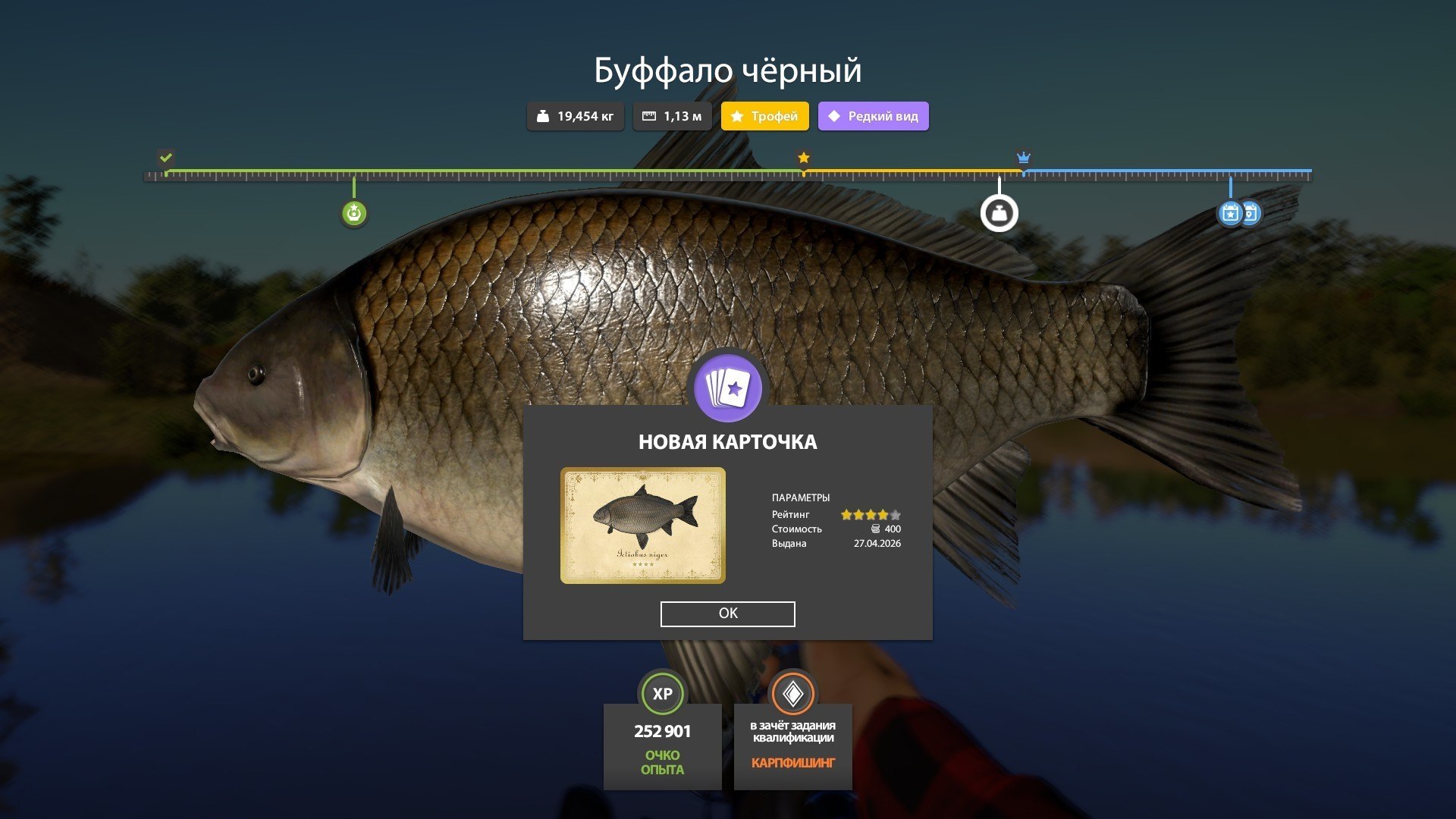Select the green XP circle icon

click(x=662, y=694)
